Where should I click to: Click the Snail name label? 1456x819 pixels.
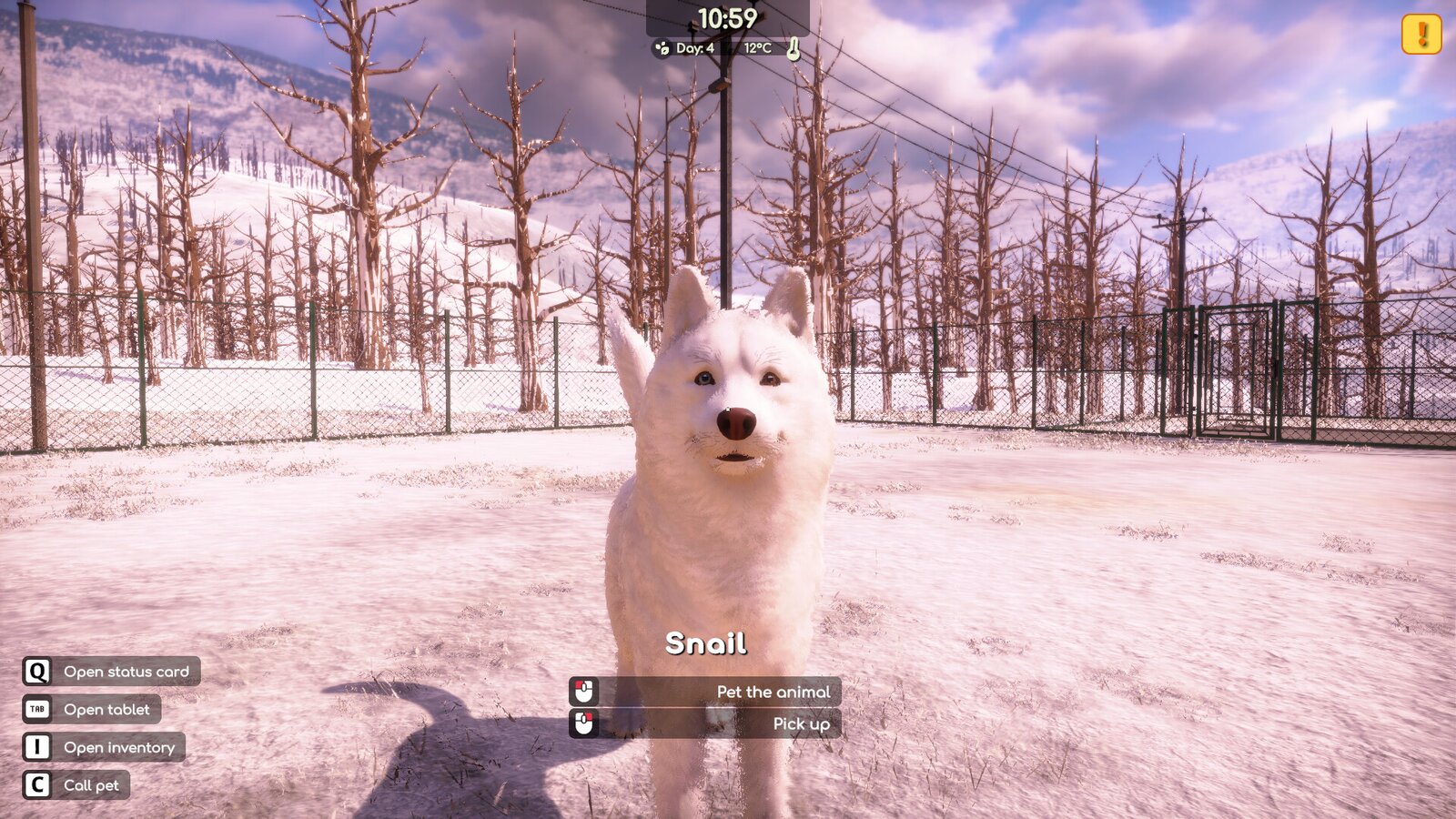[x=707, y=644]
